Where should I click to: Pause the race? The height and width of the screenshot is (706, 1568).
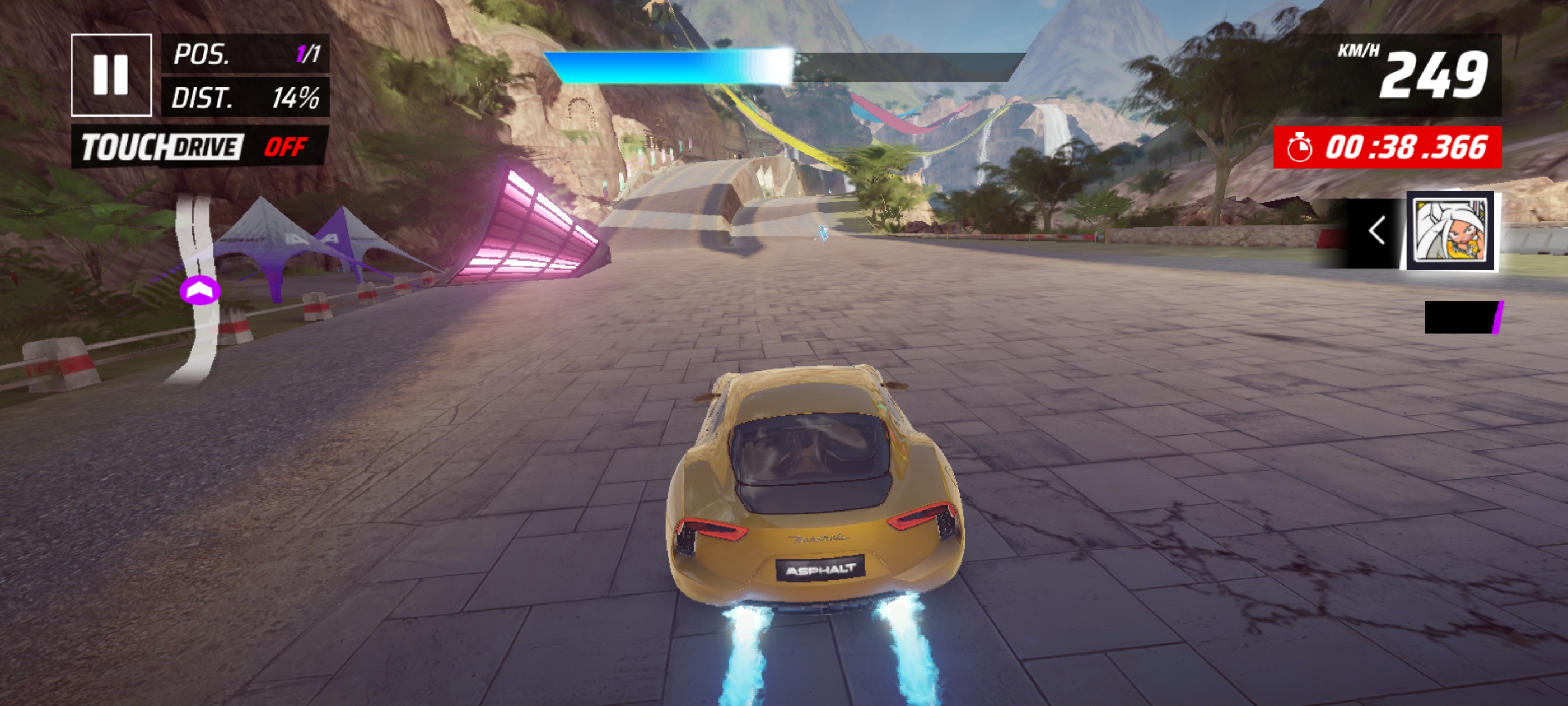(x=111, y=75)
